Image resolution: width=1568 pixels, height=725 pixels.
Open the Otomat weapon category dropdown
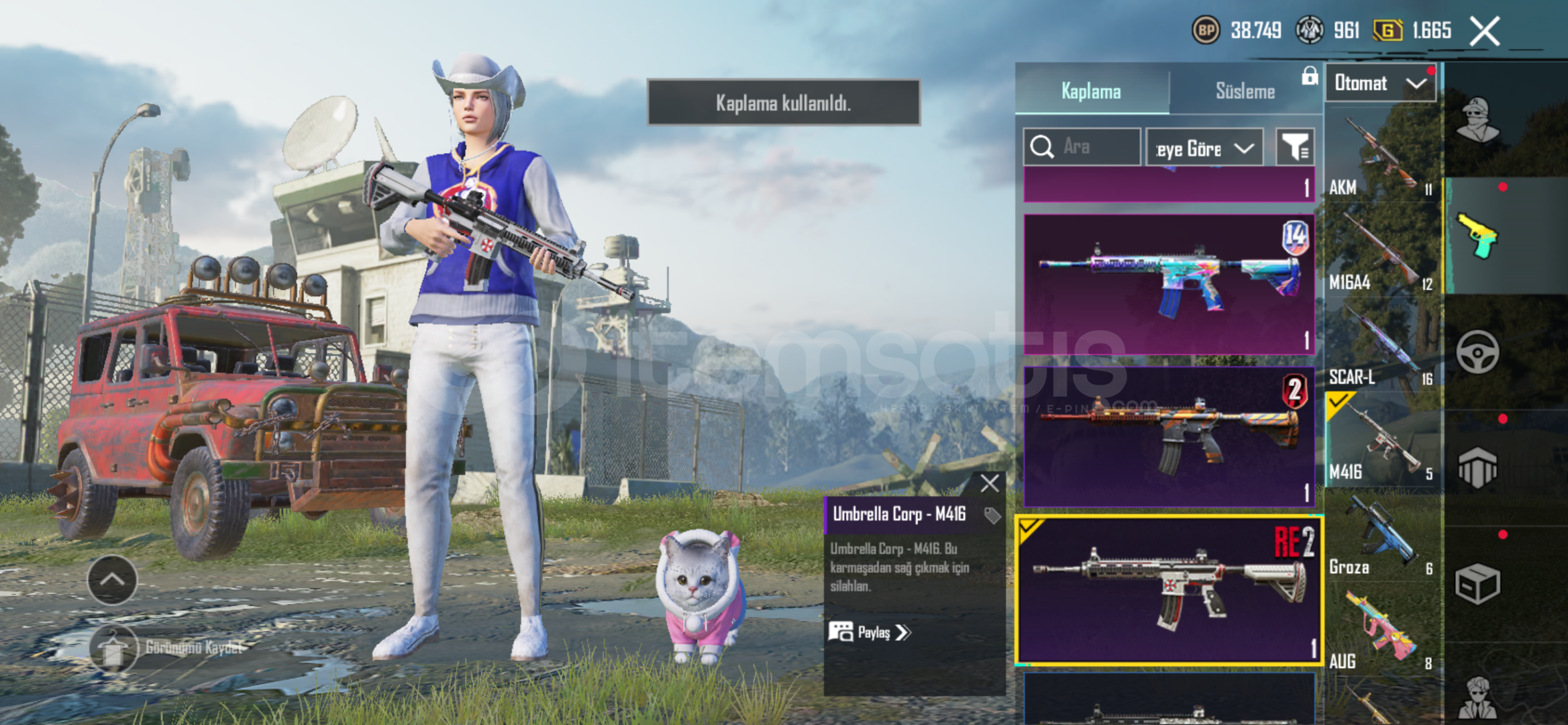point(1380,83)
